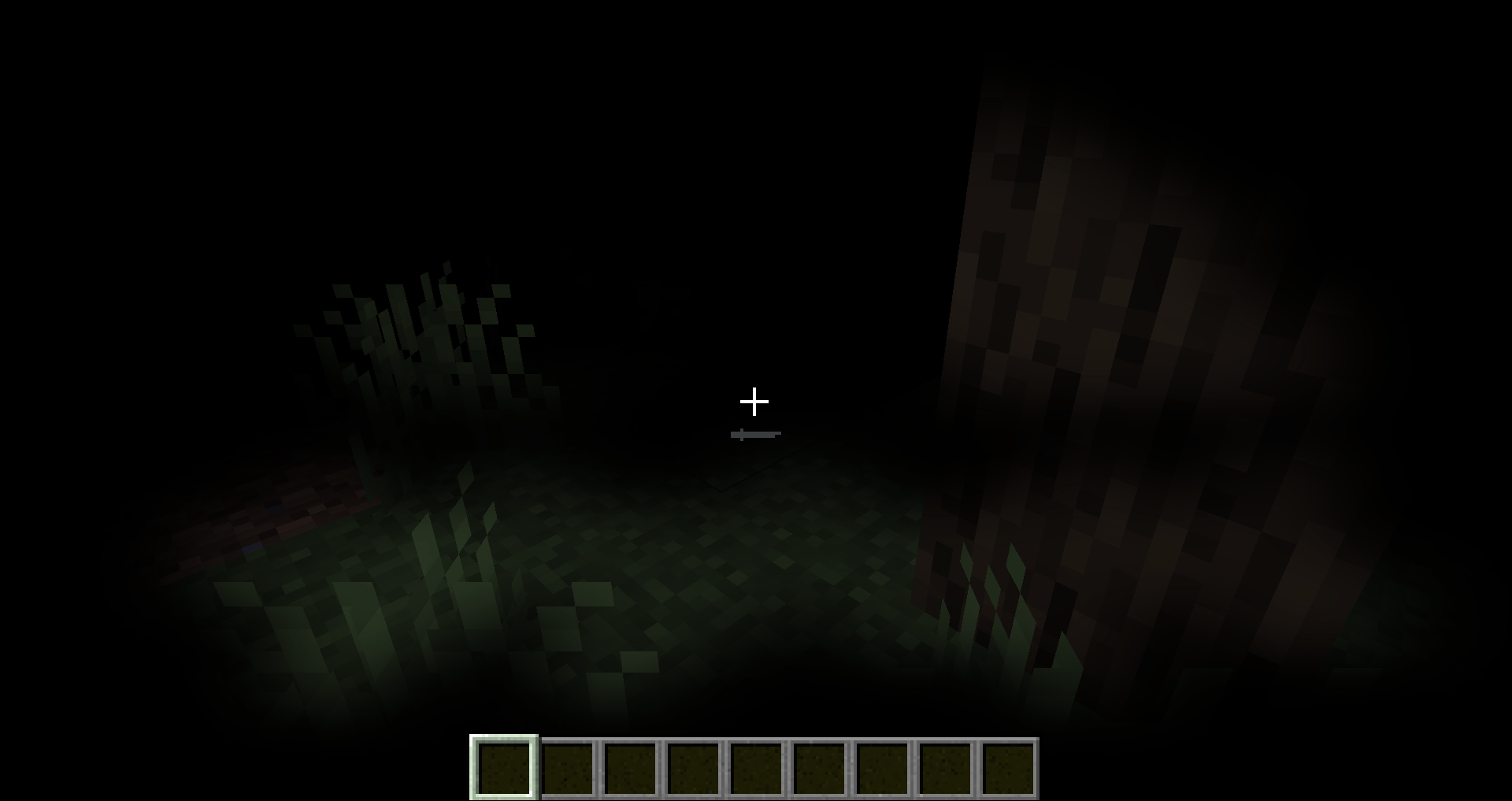The height and width of the screenshot is (801, 1512).
Task: Click the crosshair at screen center
Action: 754,402
